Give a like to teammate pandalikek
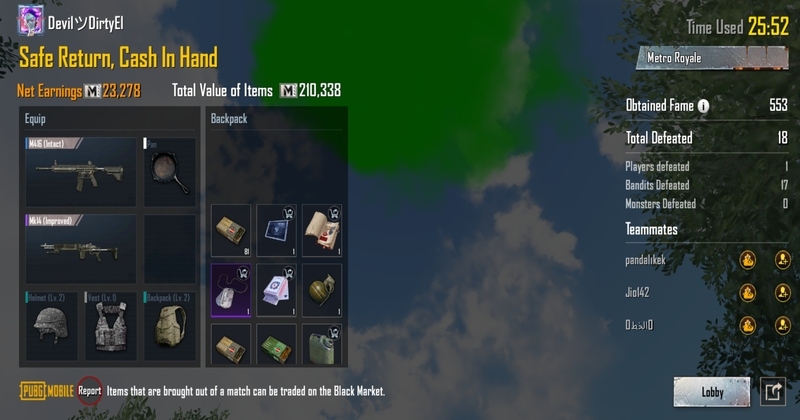This screenshot has height=420, width=800. [747, 260]
